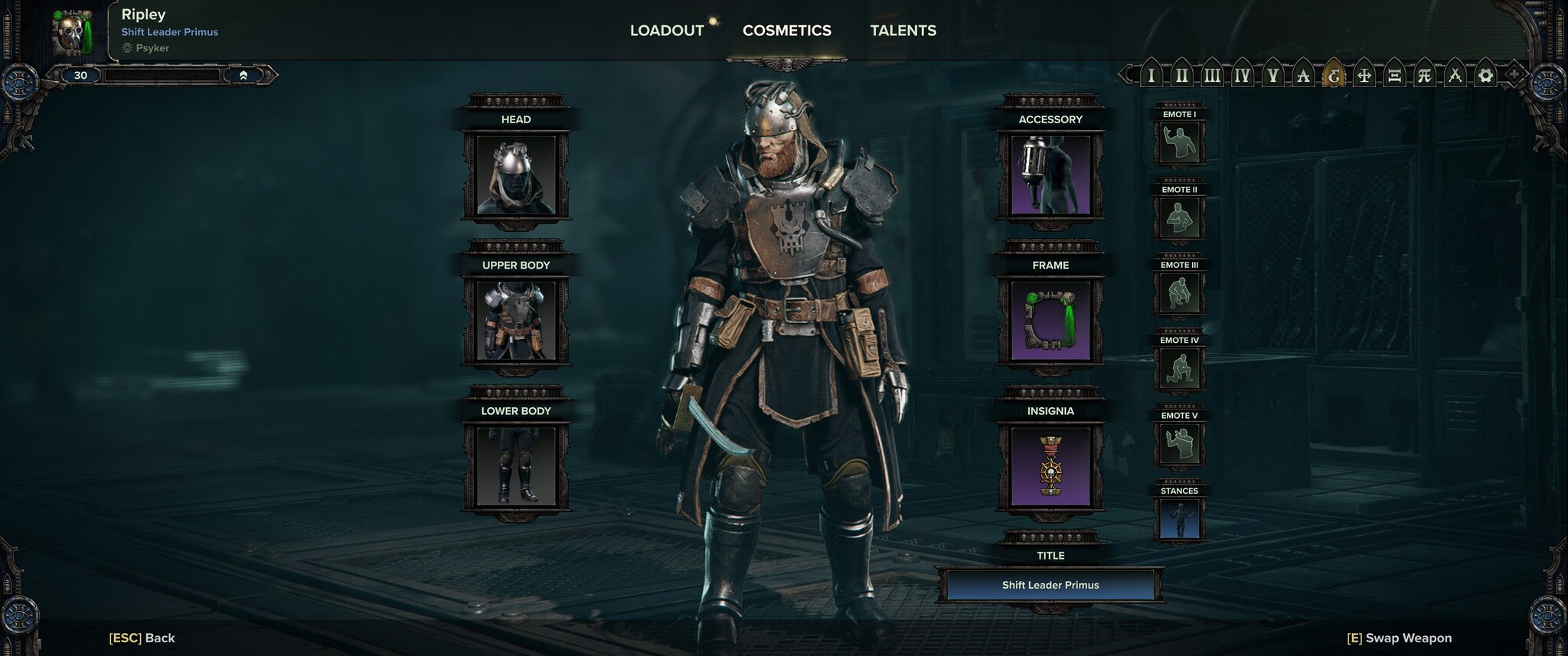Viewport: 1568px width, 656px height.
Task: Add a new loadout preset
Action: 1514,75
